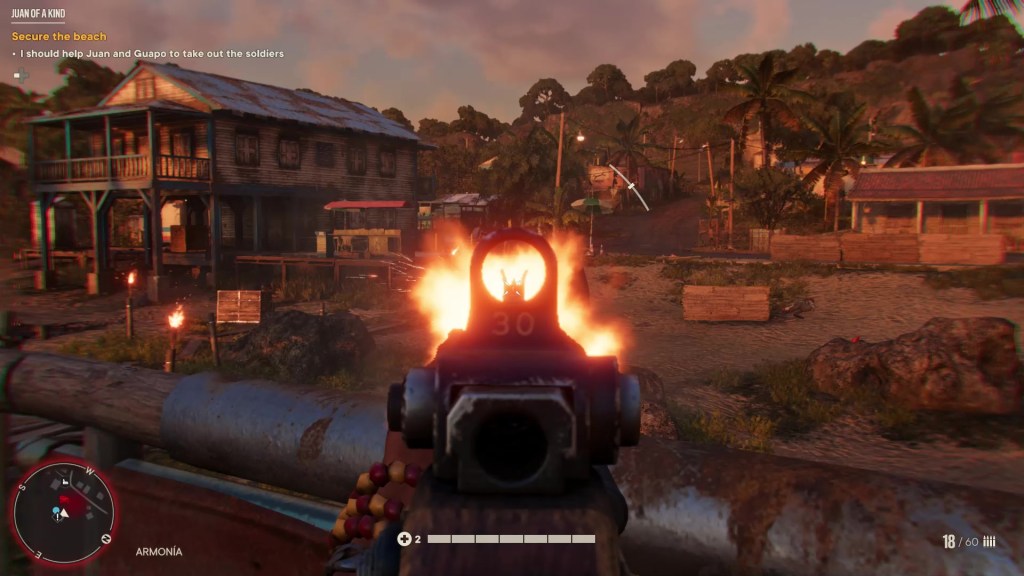Use the healing plus icon
This screenshot has width=1024, height=576.
404,539
